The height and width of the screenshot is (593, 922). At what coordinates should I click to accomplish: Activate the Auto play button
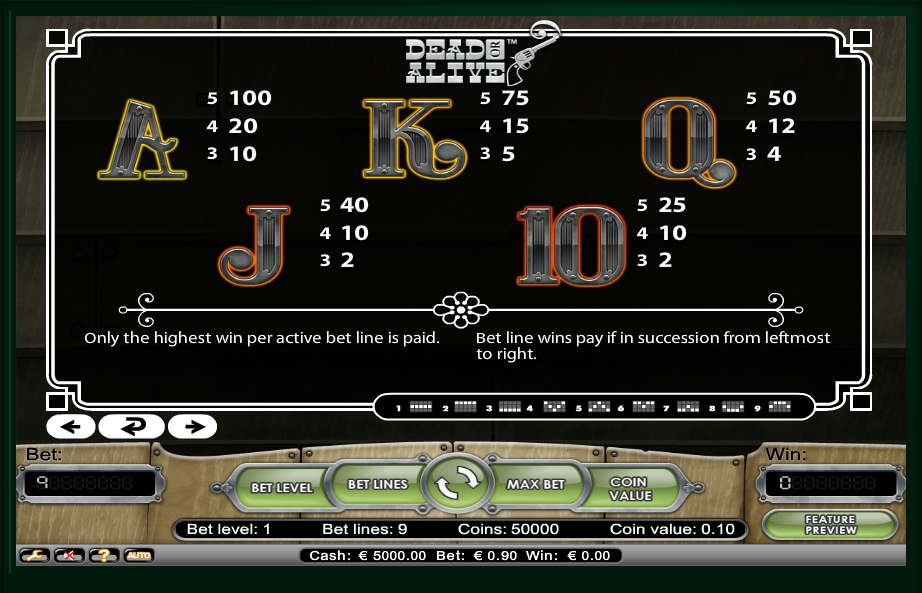[x=138, y=555]
